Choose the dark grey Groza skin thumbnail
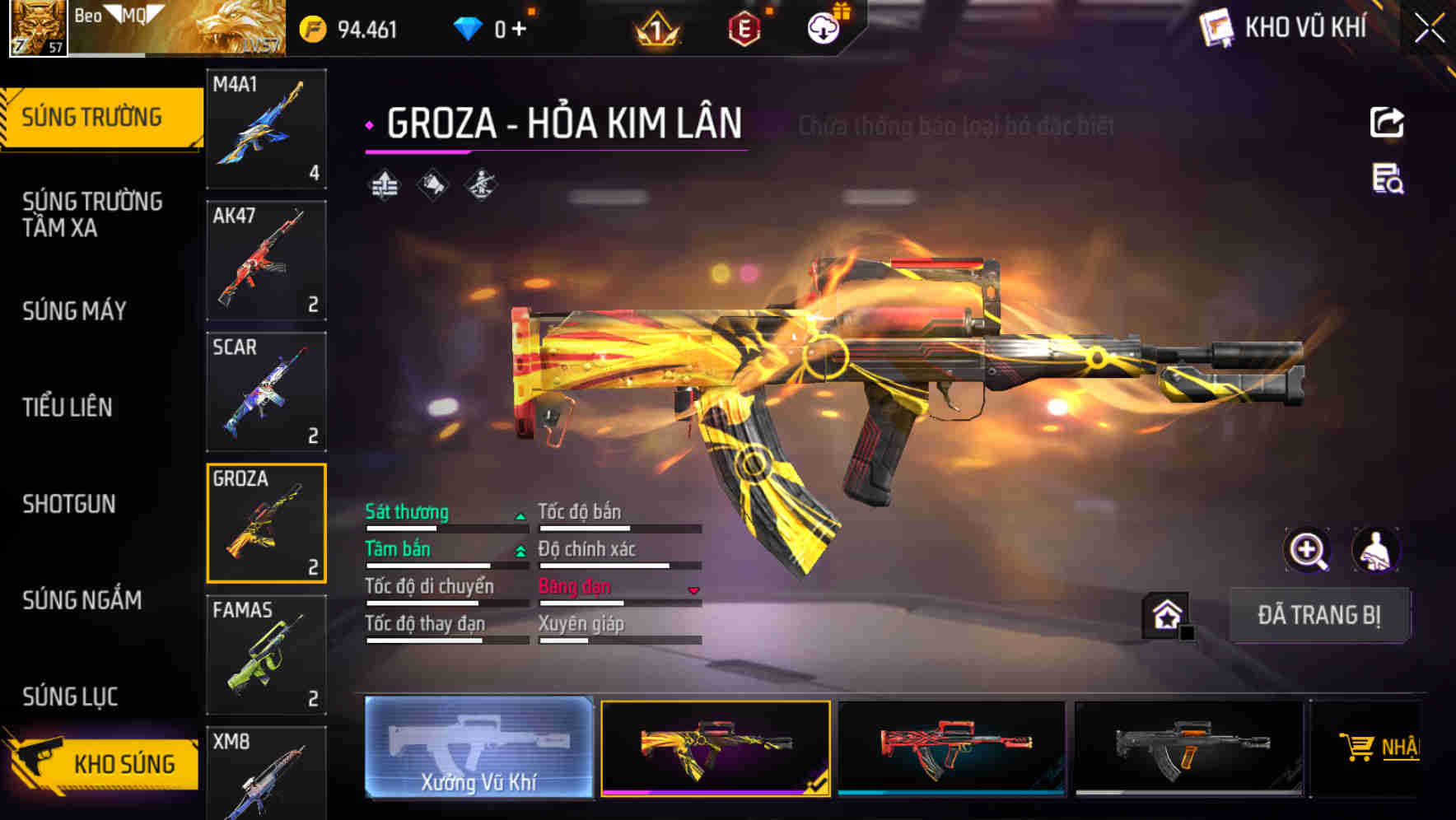The width and height of the screenshot is (1456, 820). (x=1188, y=748)
